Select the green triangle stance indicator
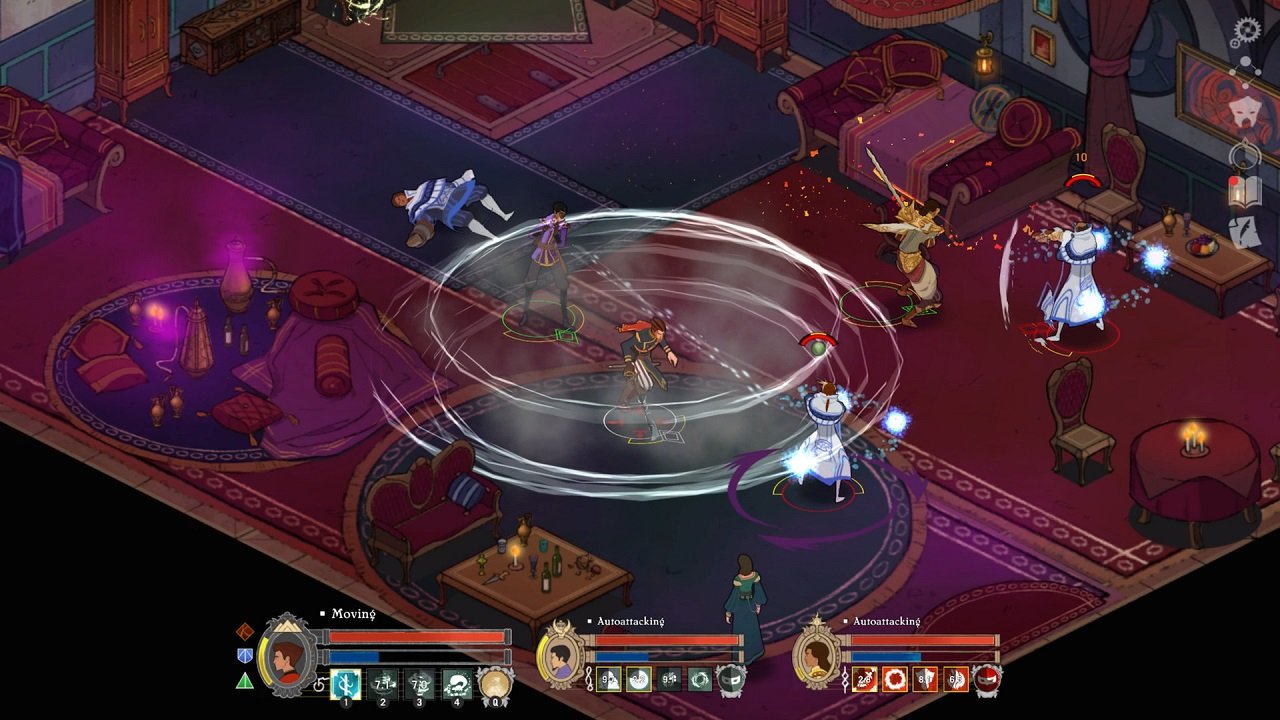Image resolution: width=1280 pixels, height=720 pixels. tap(243, 683)
